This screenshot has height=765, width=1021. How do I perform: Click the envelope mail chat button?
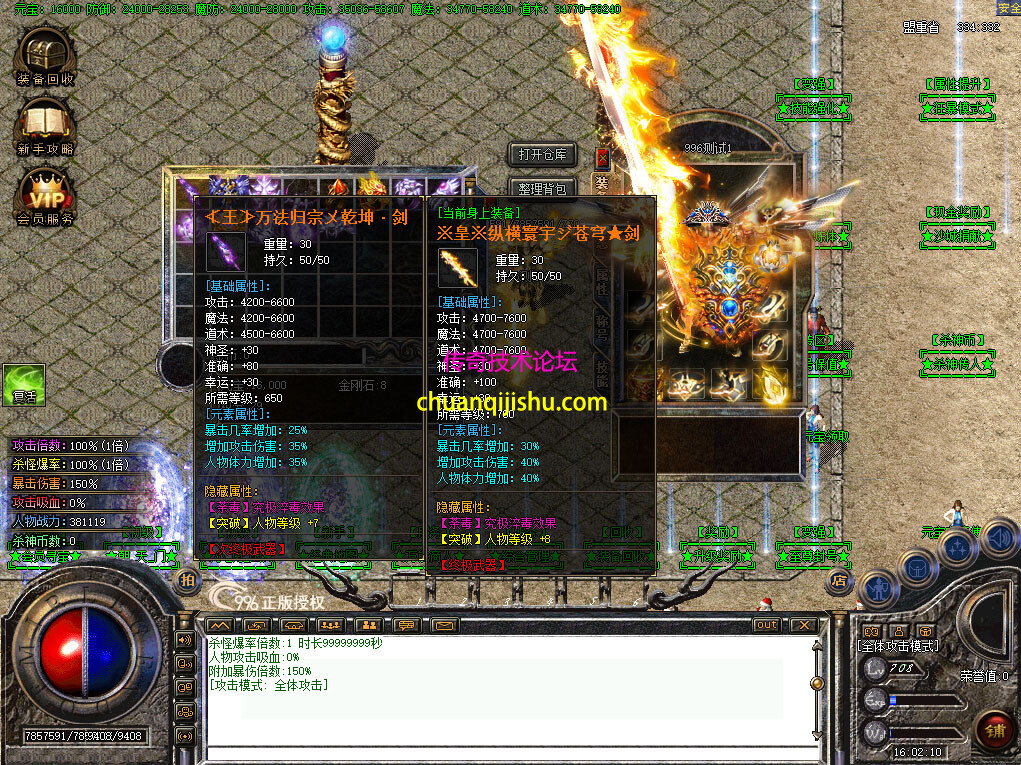(x=445, y=626)
